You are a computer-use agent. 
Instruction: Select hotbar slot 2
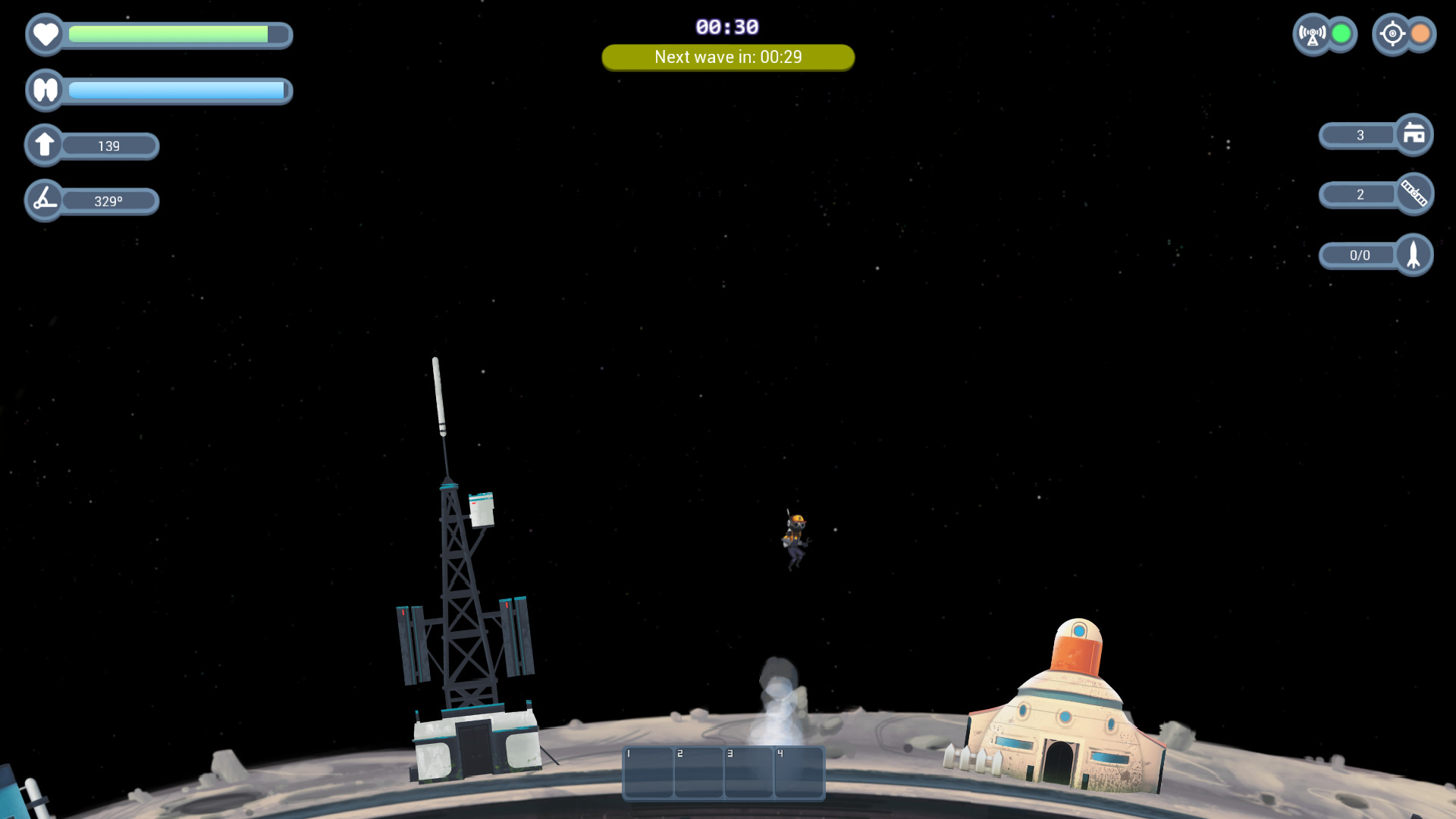[x=698, y=773]
